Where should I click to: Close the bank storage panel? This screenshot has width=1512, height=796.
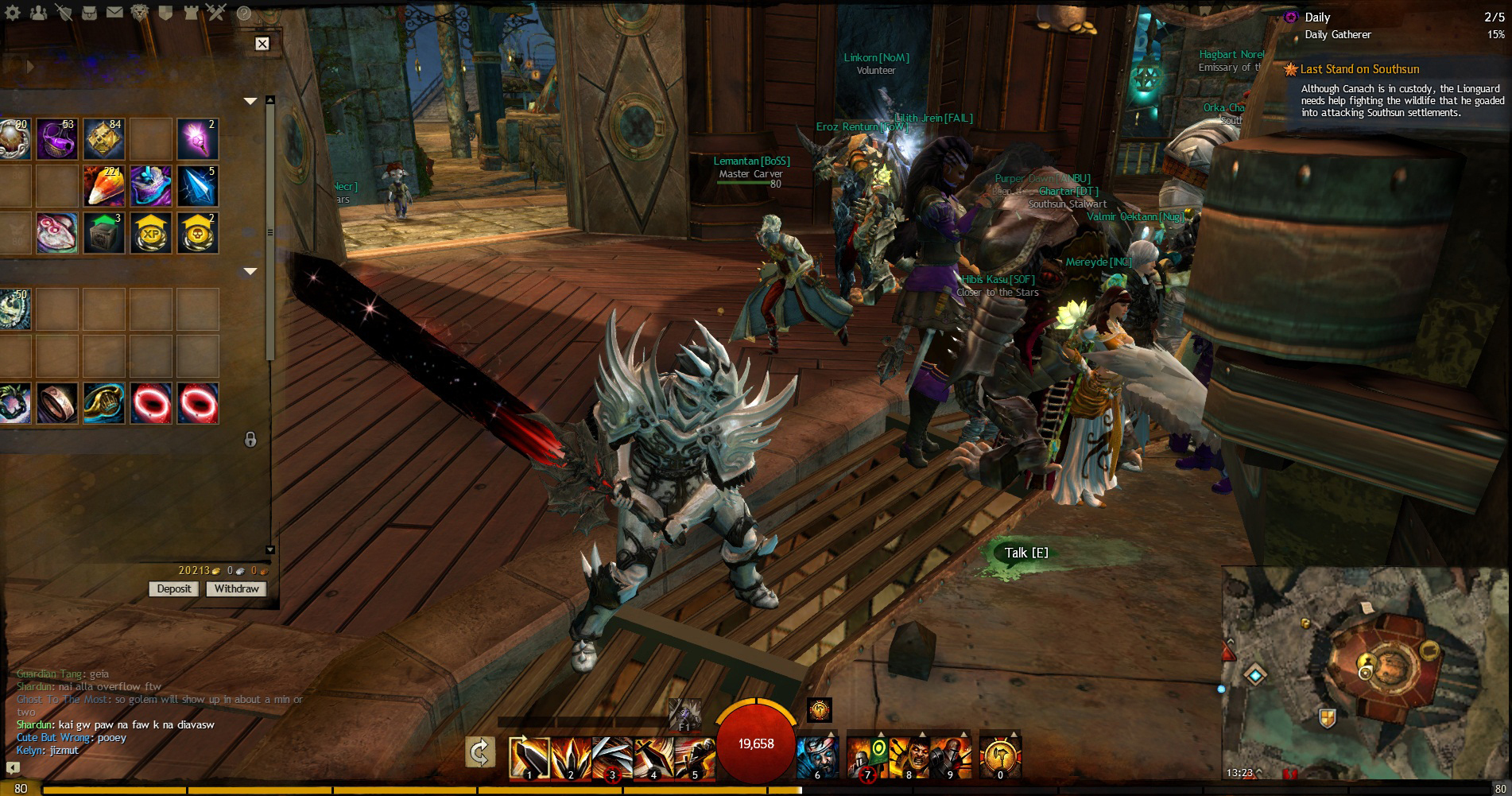262,44
